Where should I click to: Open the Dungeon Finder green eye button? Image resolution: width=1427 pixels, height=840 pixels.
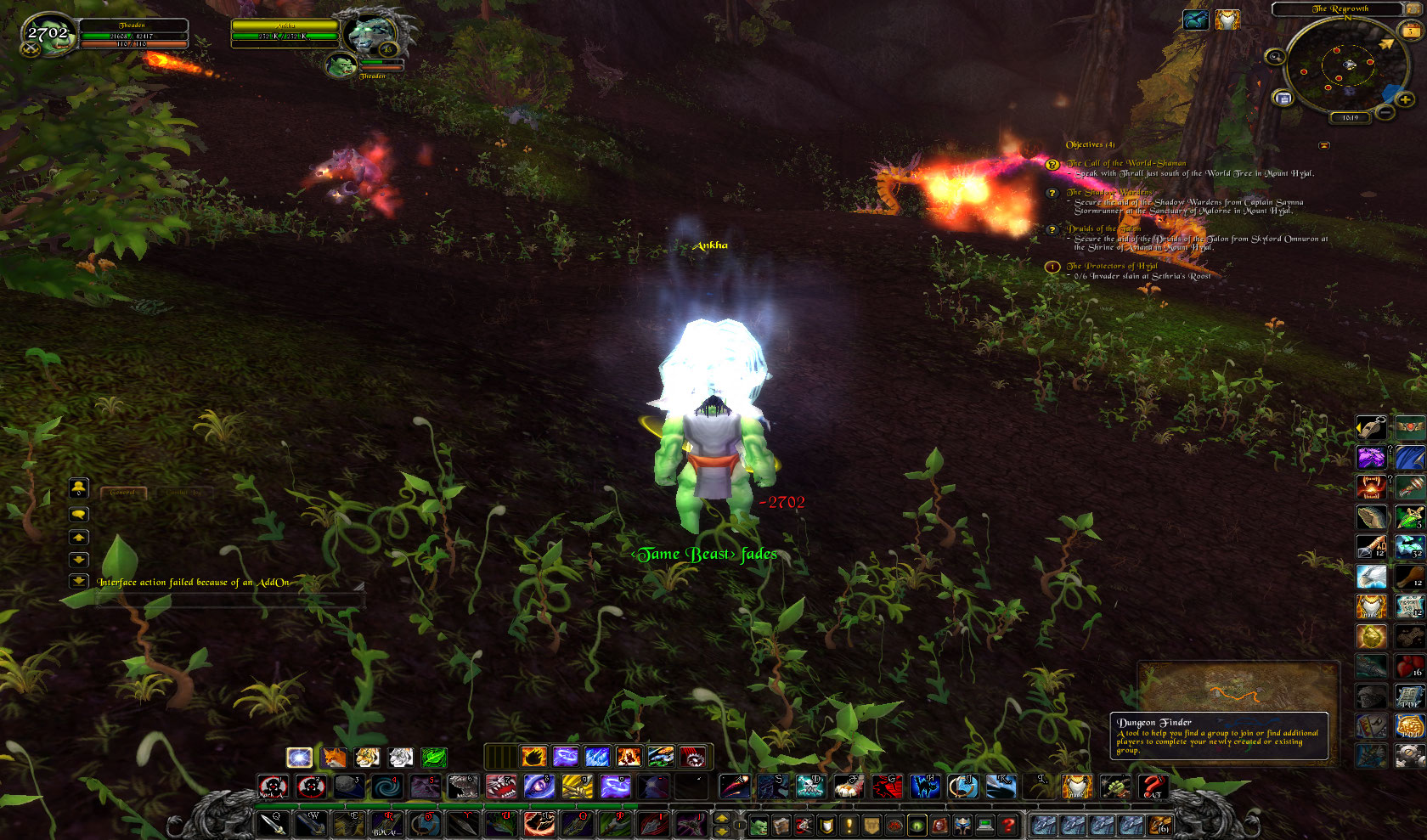(917, 825)
